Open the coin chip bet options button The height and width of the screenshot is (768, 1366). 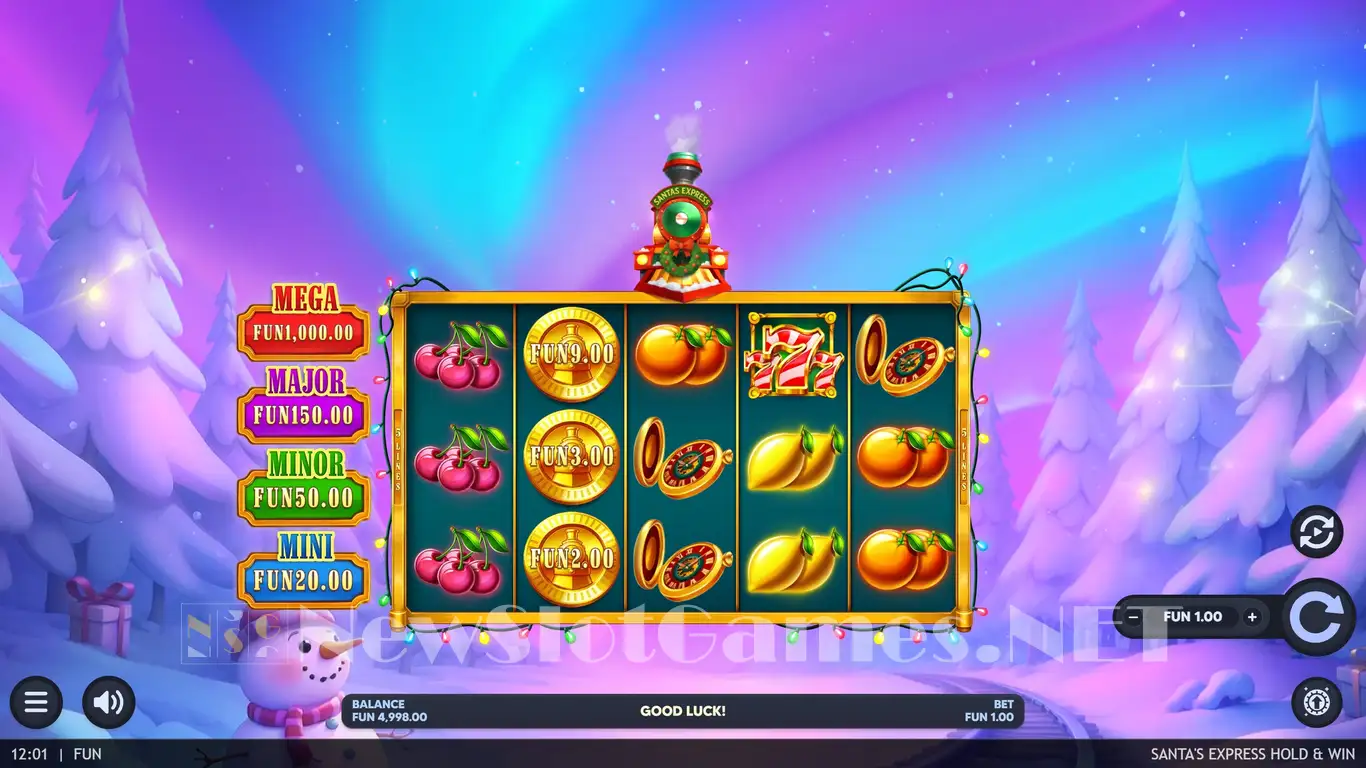(x=1316, y=702)
